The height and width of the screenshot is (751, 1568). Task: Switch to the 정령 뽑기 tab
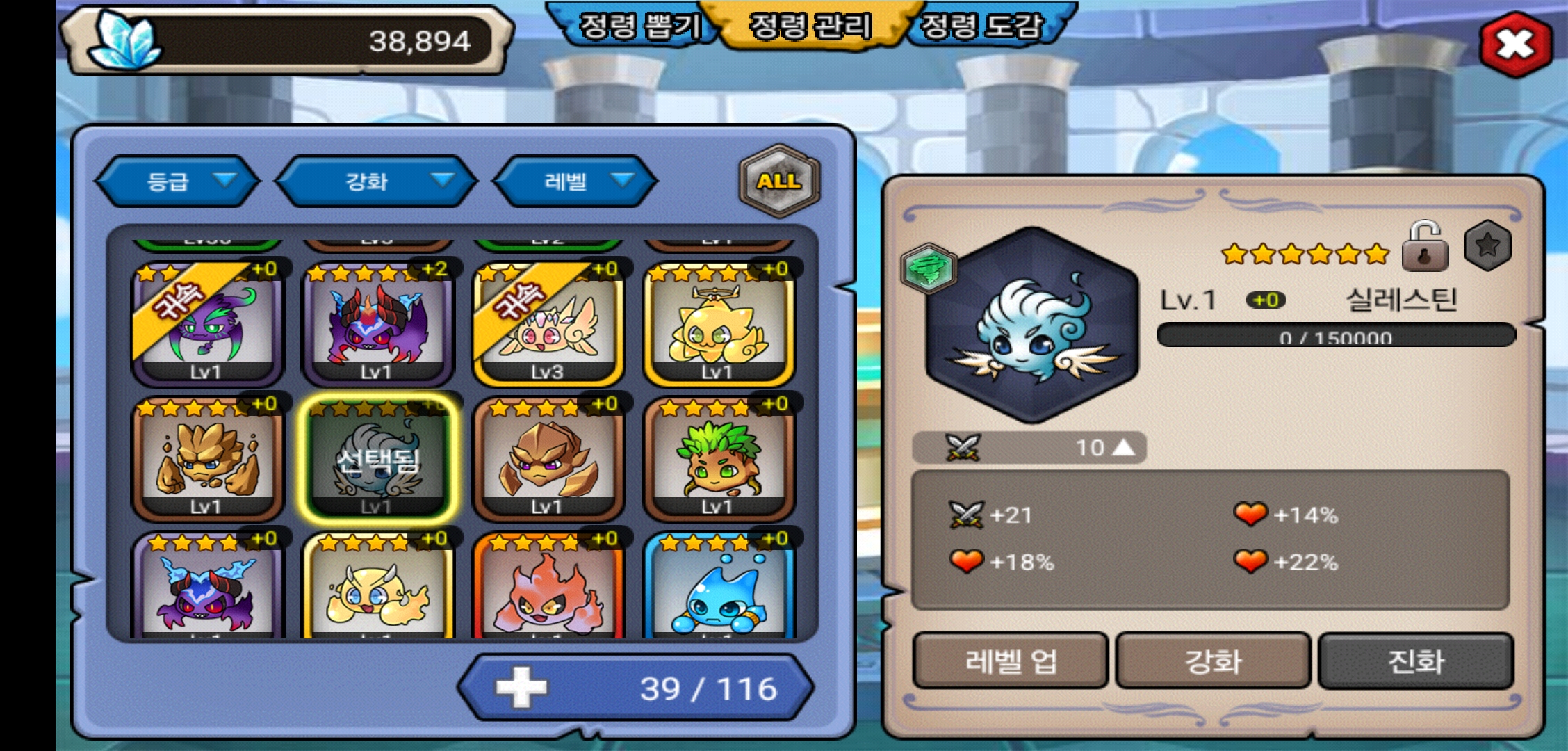(638, 26)
